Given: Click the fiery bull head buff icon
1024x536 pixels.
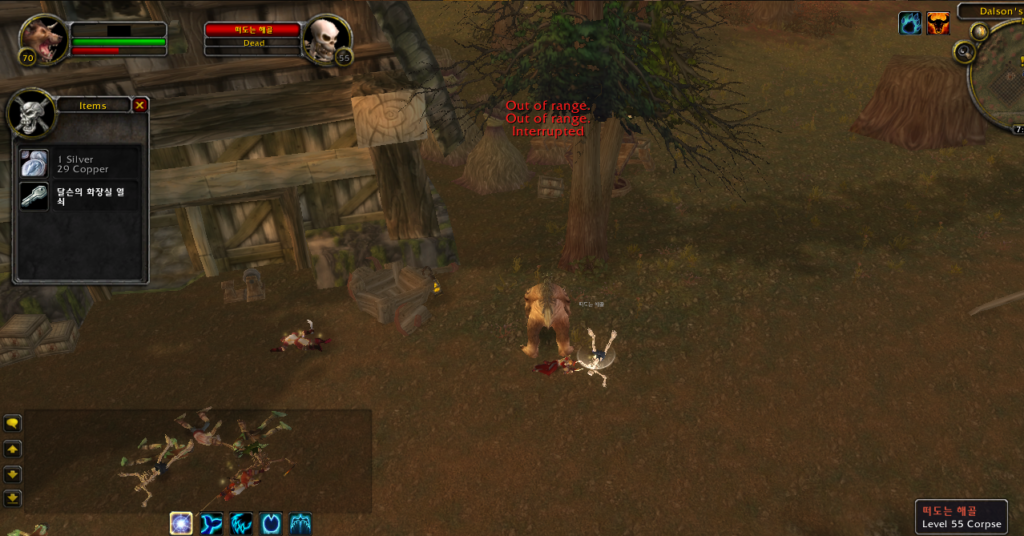Looking at the screenshot, I should [938, 24].
